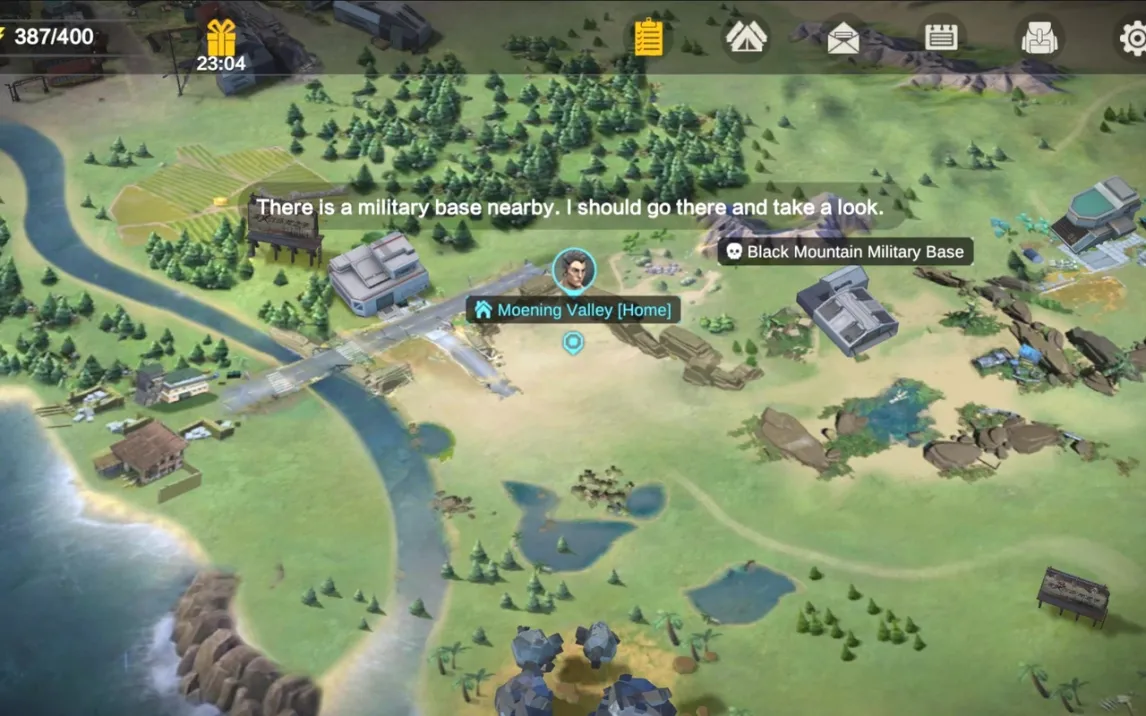Select the Black Mountain Military Base marker
1146x716 pixels.
(845, 251)
